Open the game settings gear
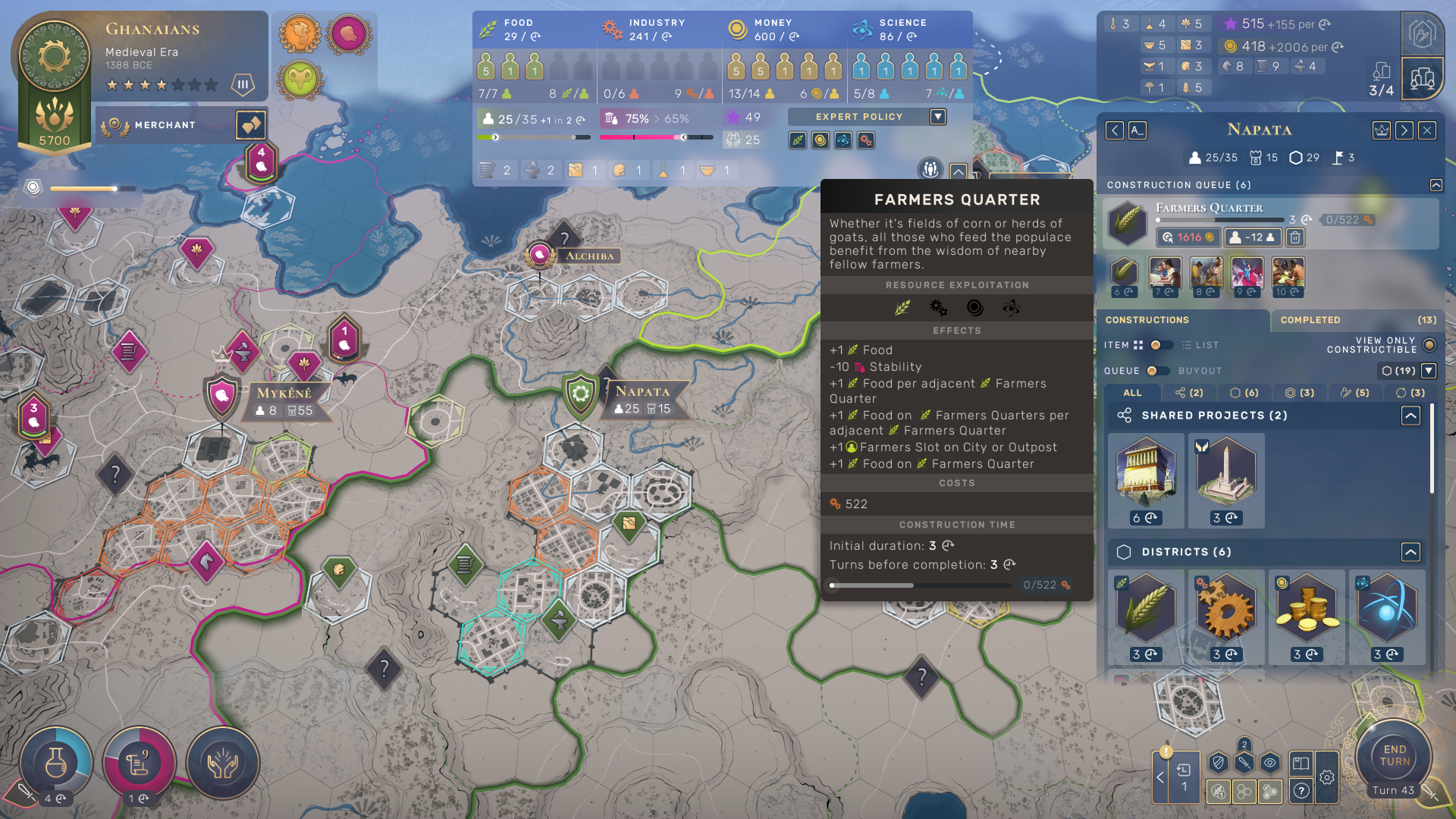The image size is (1456, 819). [x=1327, y=777]
